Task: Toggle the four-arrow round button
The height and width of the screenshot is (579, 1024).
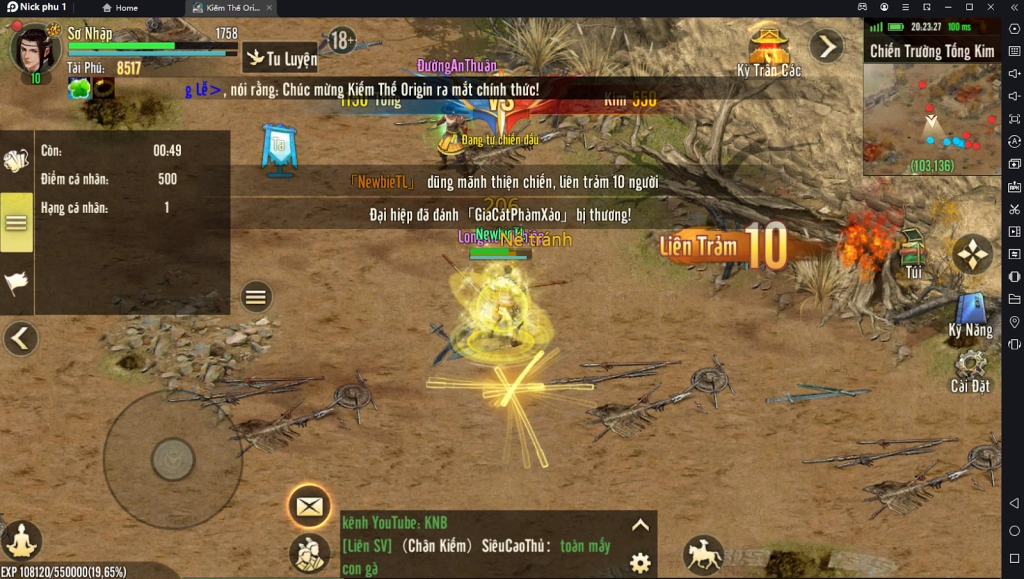Action: coord(972,254)
